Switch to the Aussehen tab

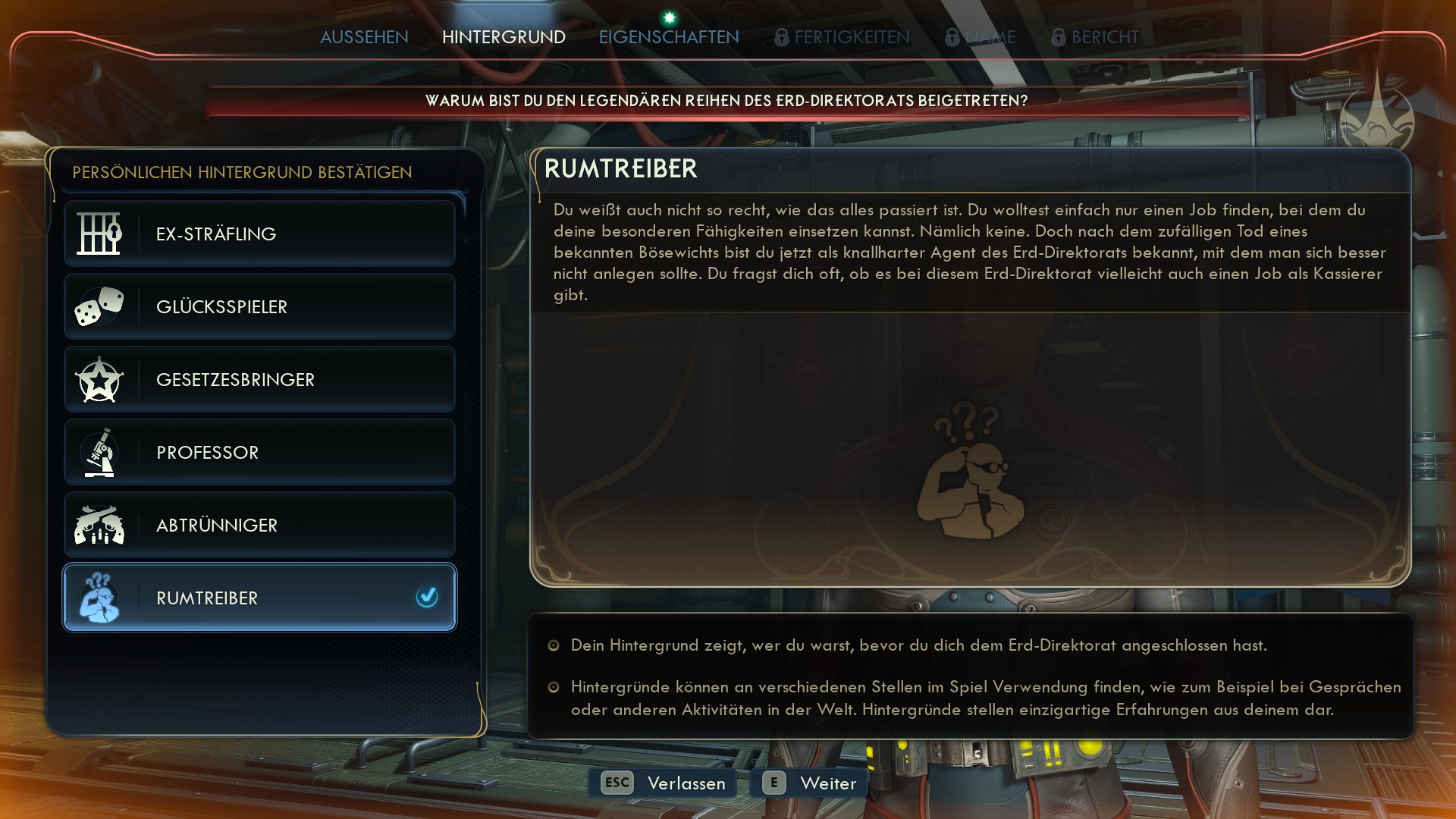coord(364,37)
